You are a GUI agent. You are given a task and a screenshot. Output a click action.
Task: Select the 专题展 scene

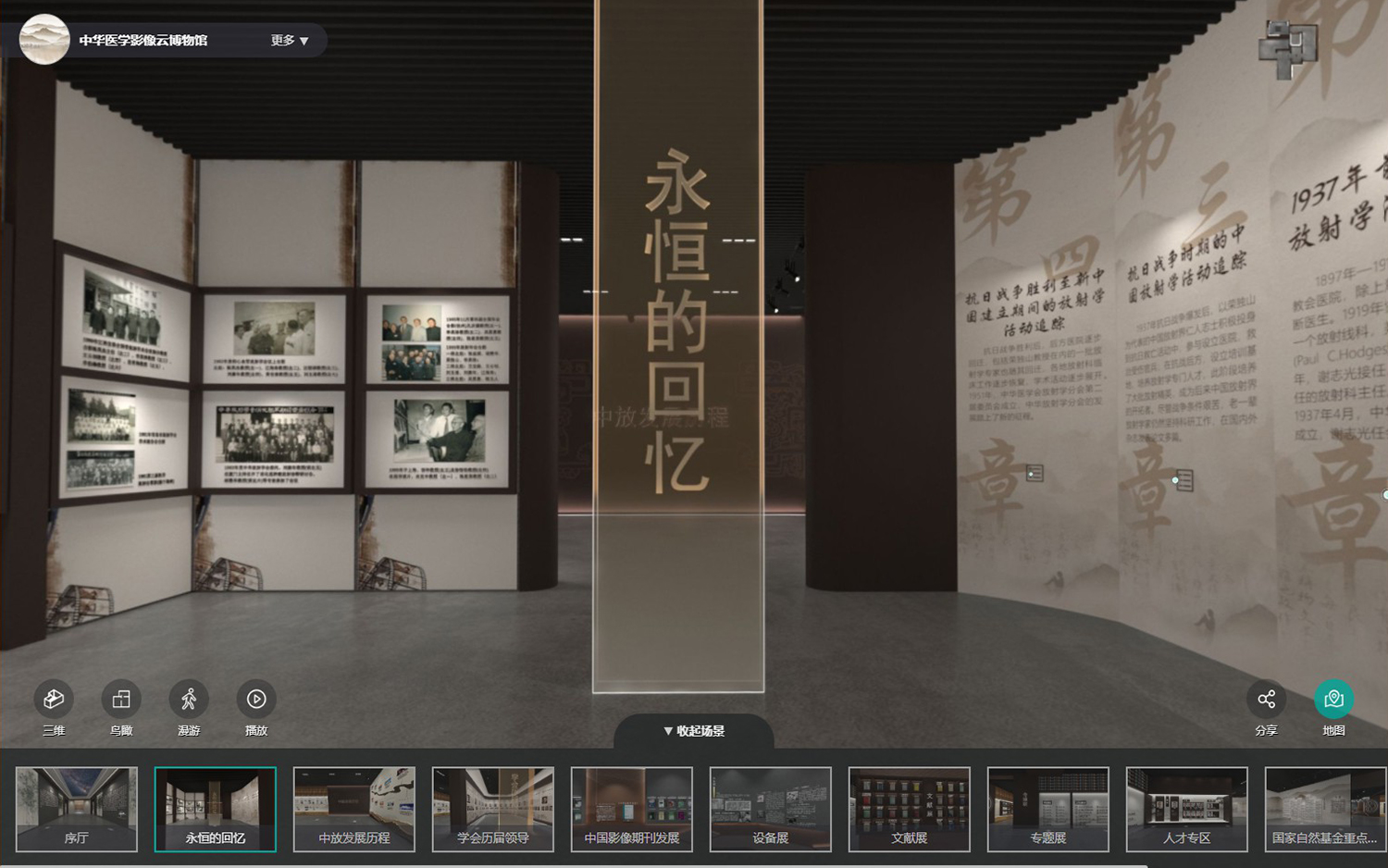pos(1048,808)
